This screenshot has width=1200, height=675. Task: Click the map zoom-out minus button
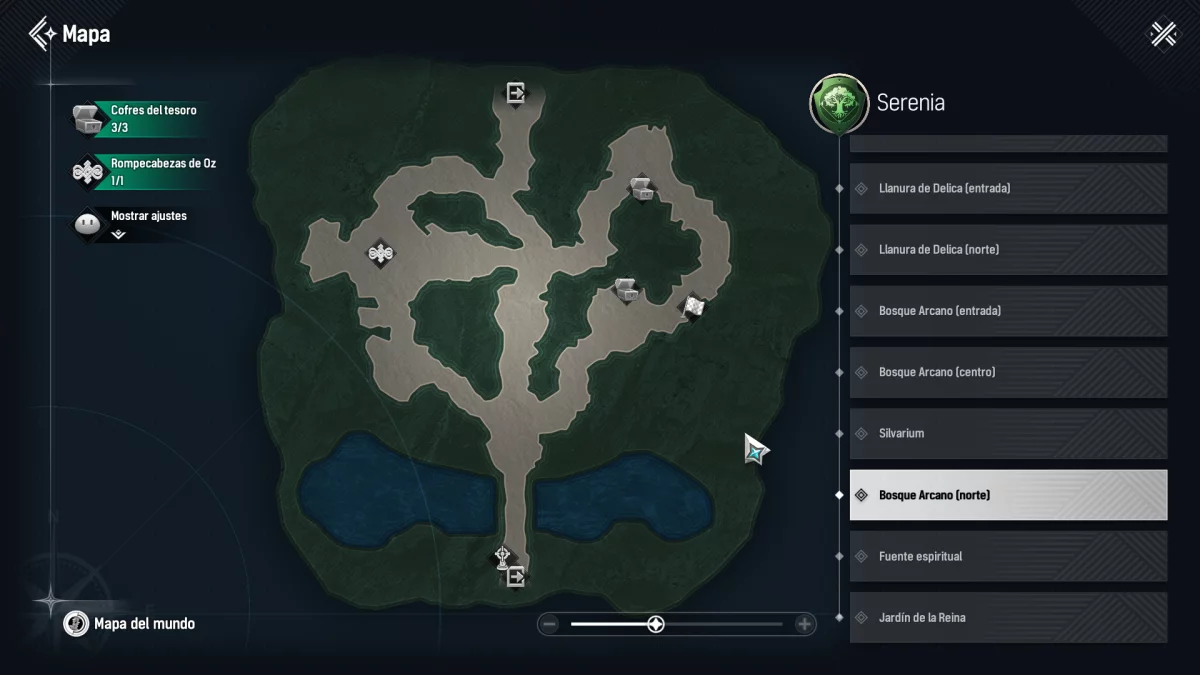pos(549,625)
